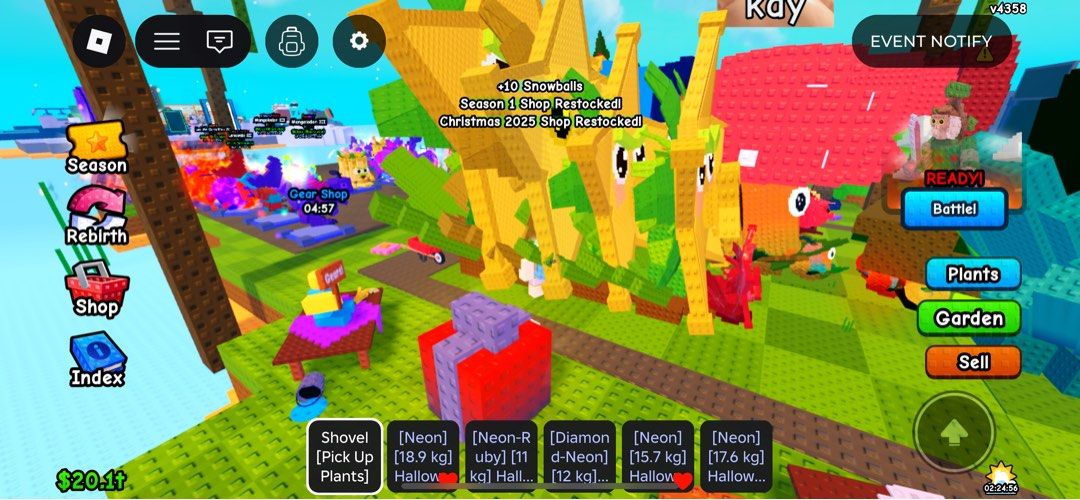Select the 17.6 kg Neon plant slot
The width and height of the screenshot is (1080, 500).
[x=736, y=456]
